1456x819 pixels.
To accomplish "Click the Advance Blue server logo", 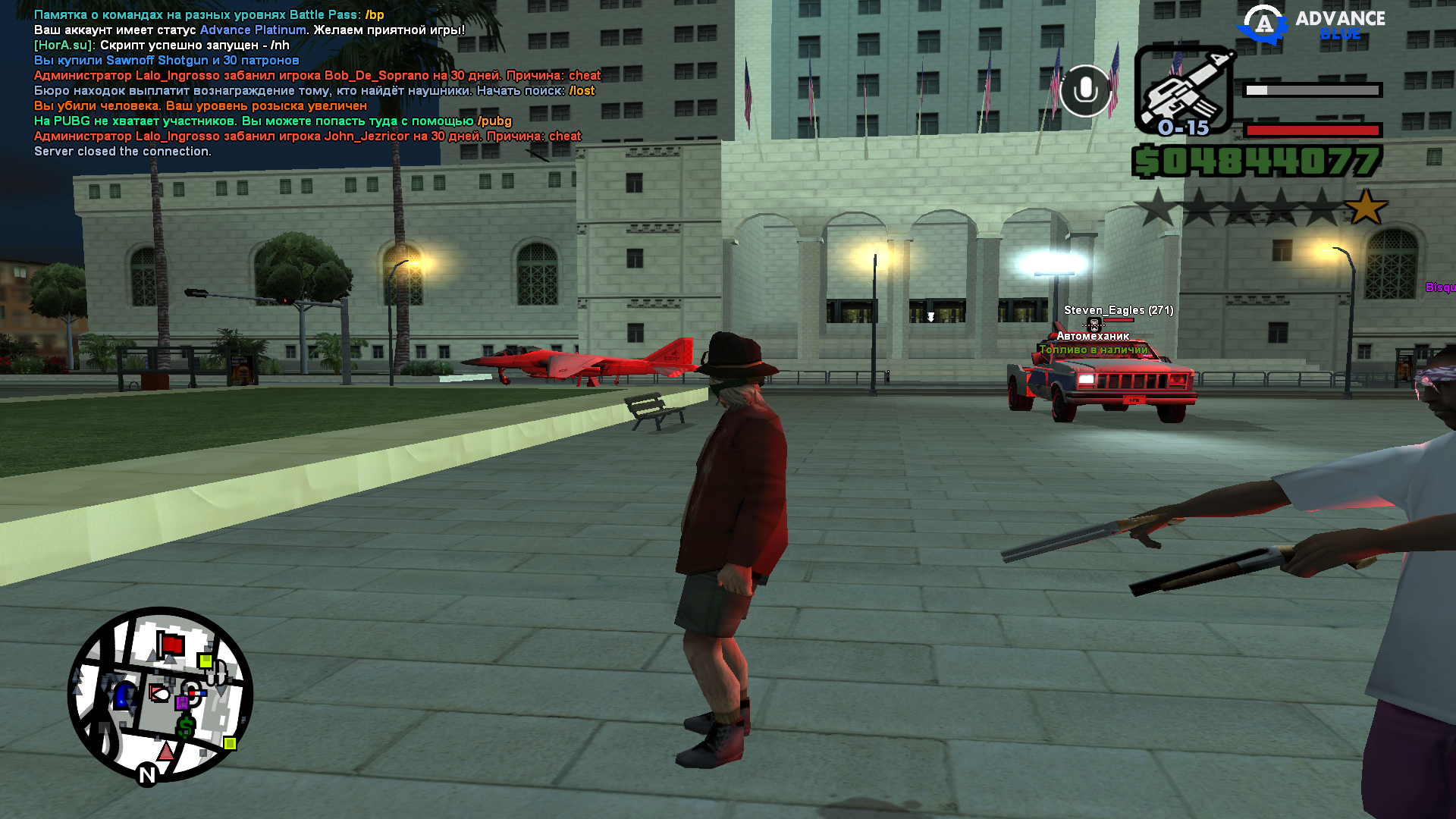I will point(1312,24).
